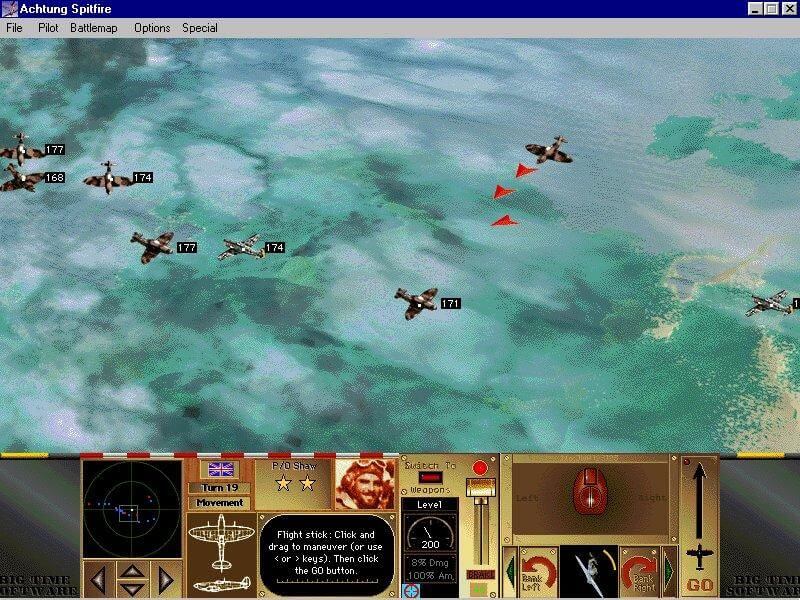Open the Pilot menu
The height and width of the screenshot is (600, 800).
tap(48, 28)
